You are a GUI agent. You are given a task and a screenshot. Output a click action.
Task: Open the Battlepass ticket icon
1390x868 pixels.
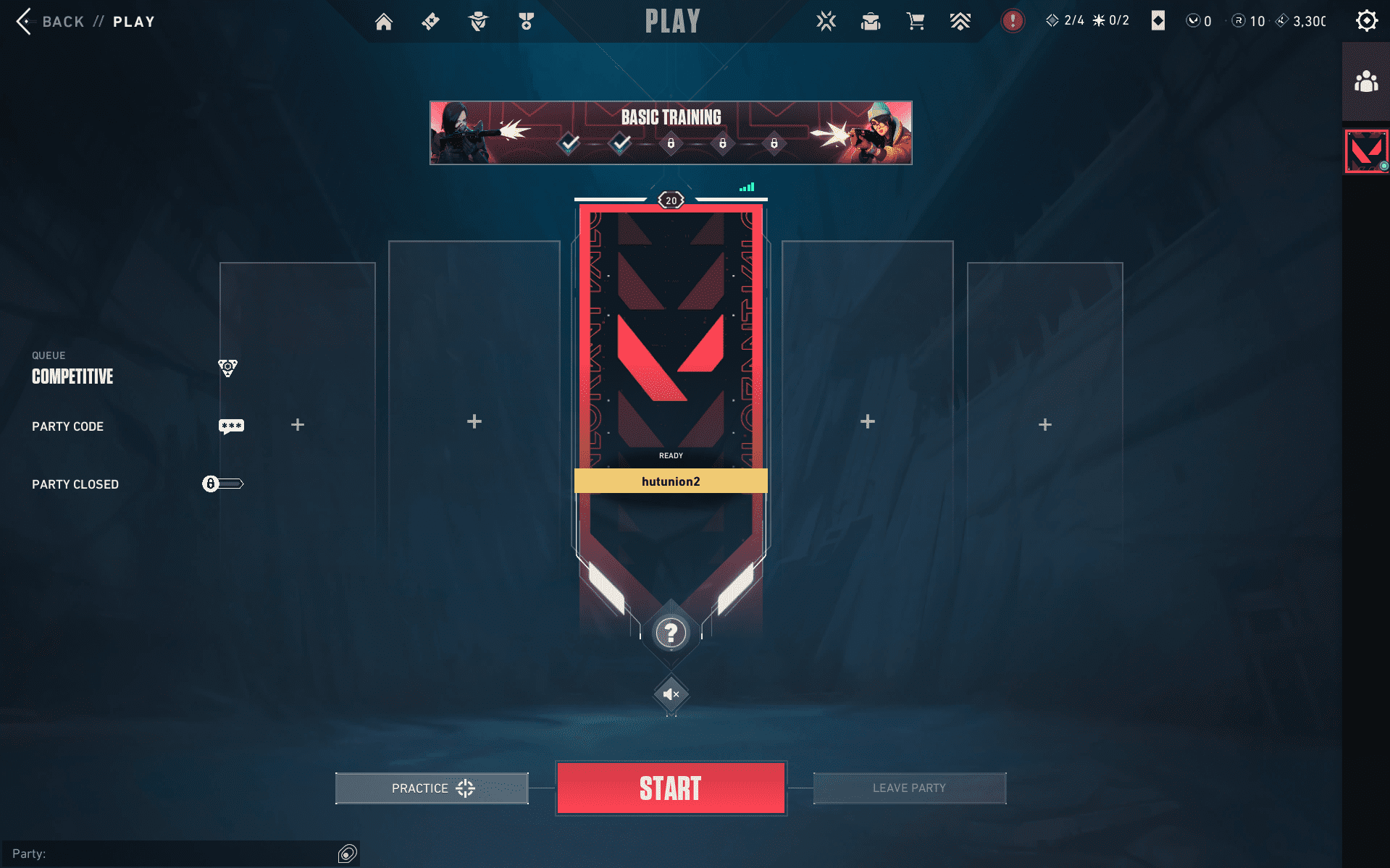[x=430, y=22]
